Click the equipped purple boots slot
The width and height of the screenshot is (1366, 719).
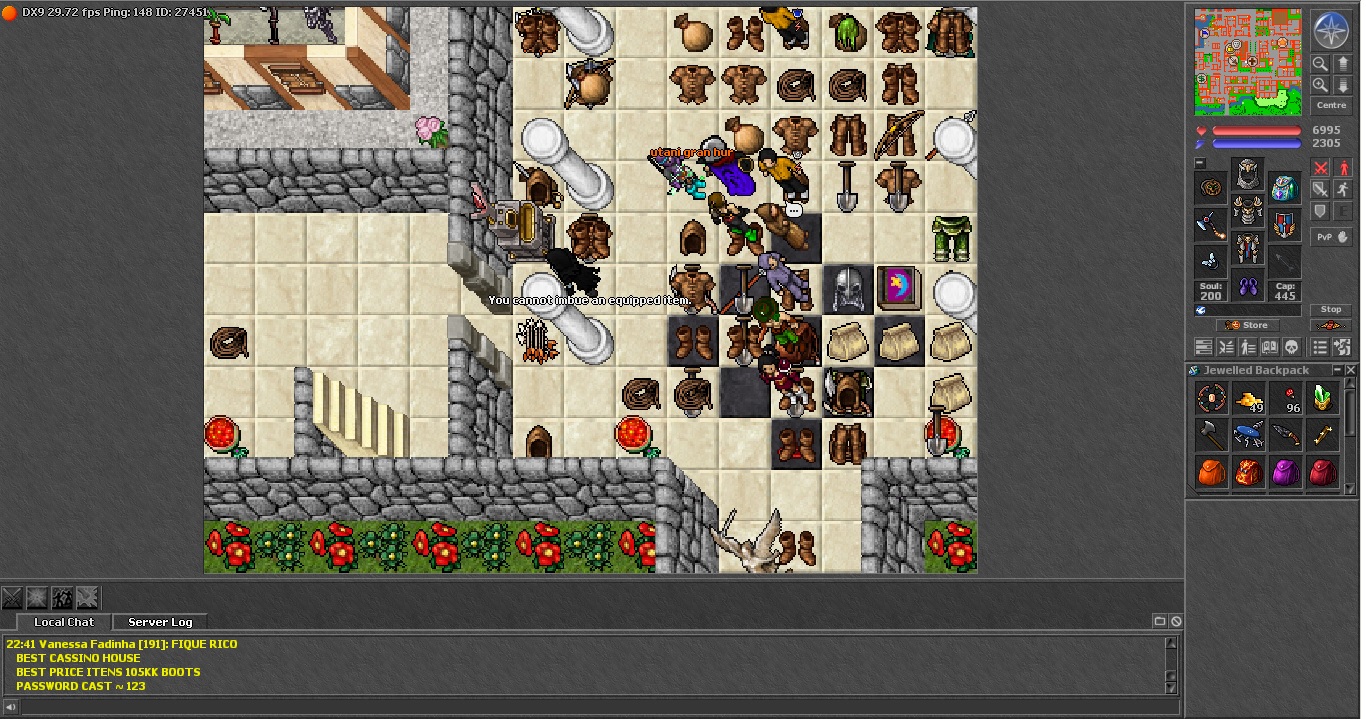tap(1248, 287)
